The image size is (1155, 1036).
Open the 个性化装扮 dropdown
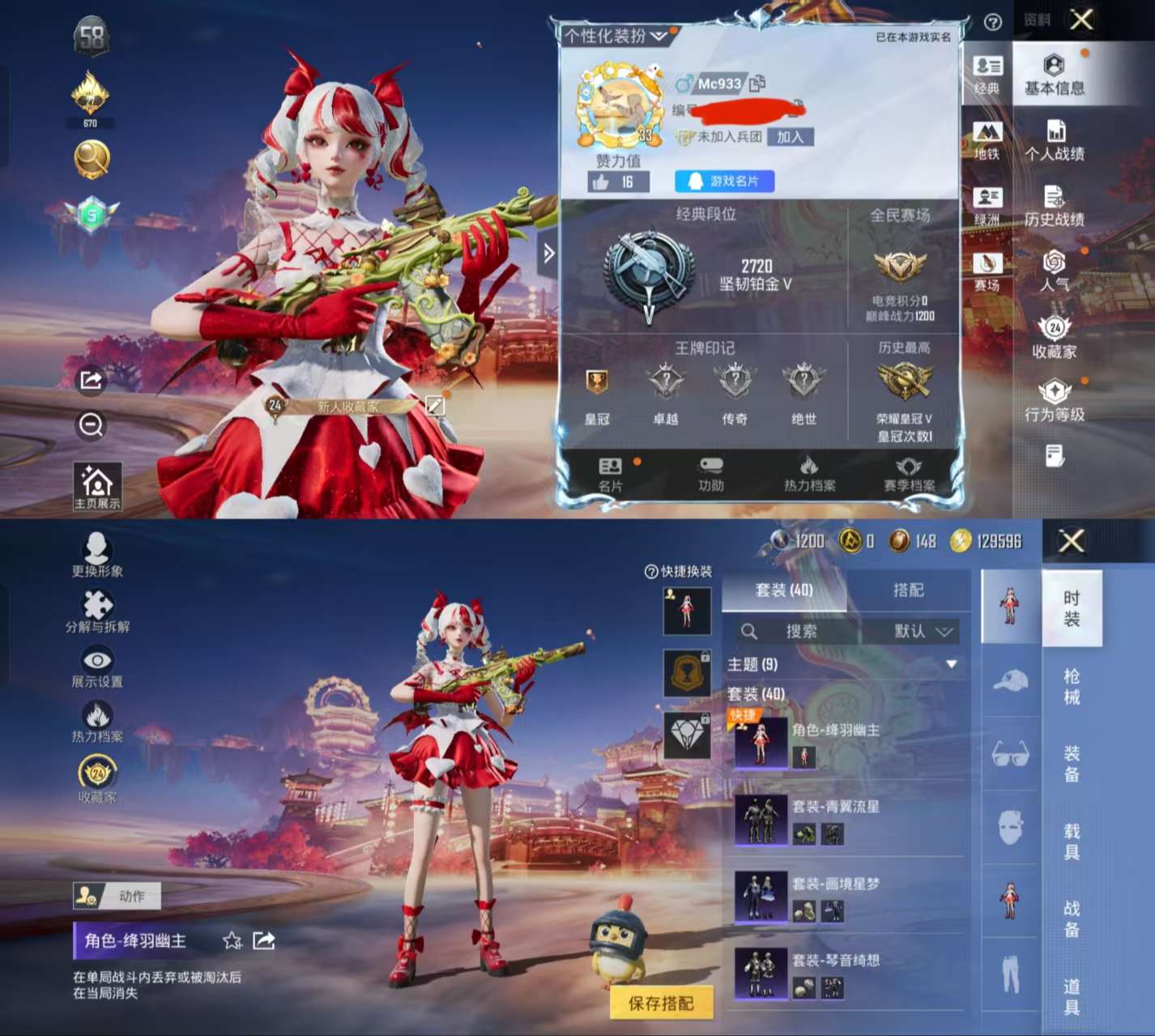coord(616,34)
